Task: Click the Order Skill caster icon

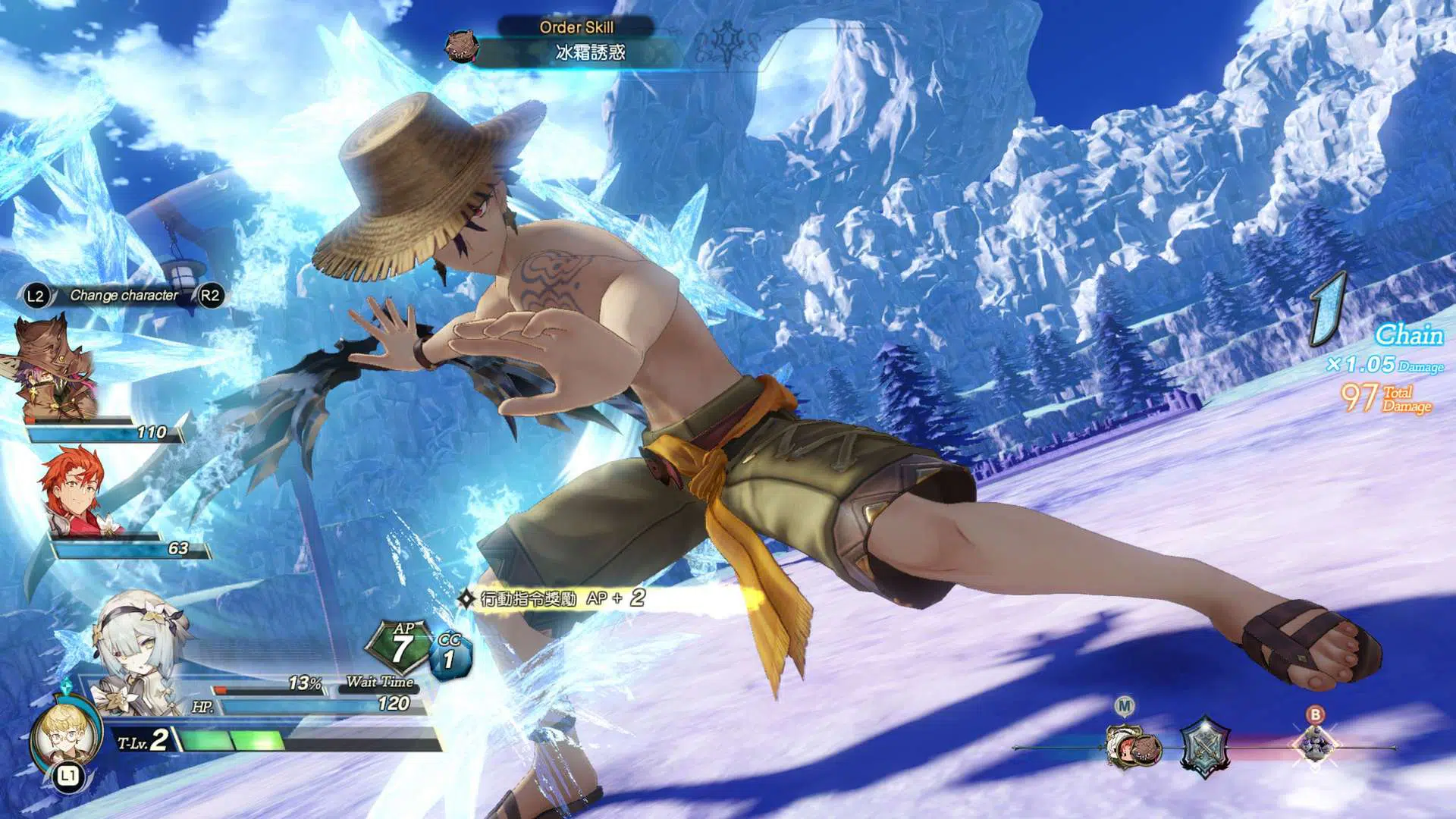Action: click(461, 47)
